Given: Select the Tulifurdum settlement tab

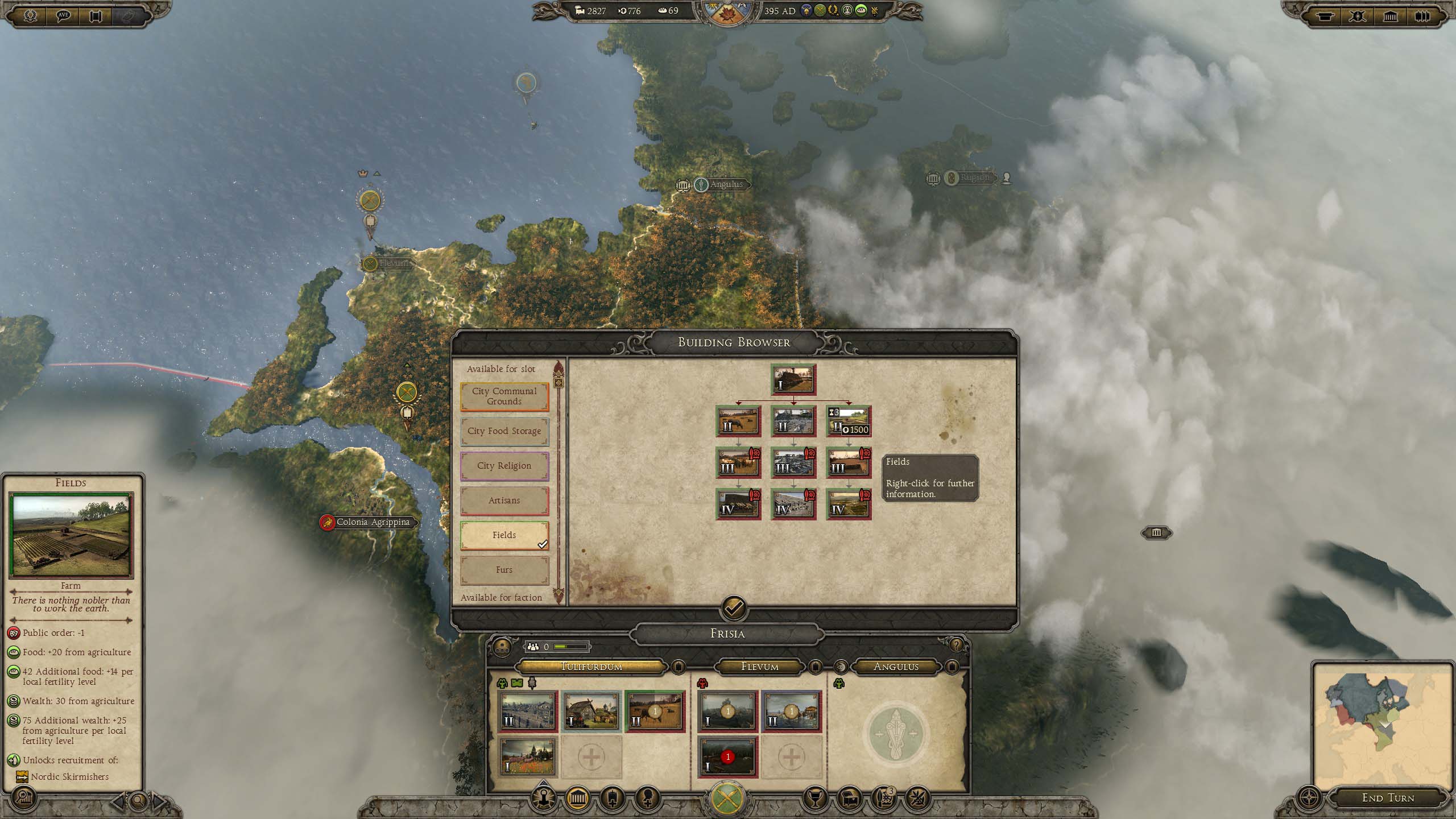Looking at the screenshot, I should point(591,667).
